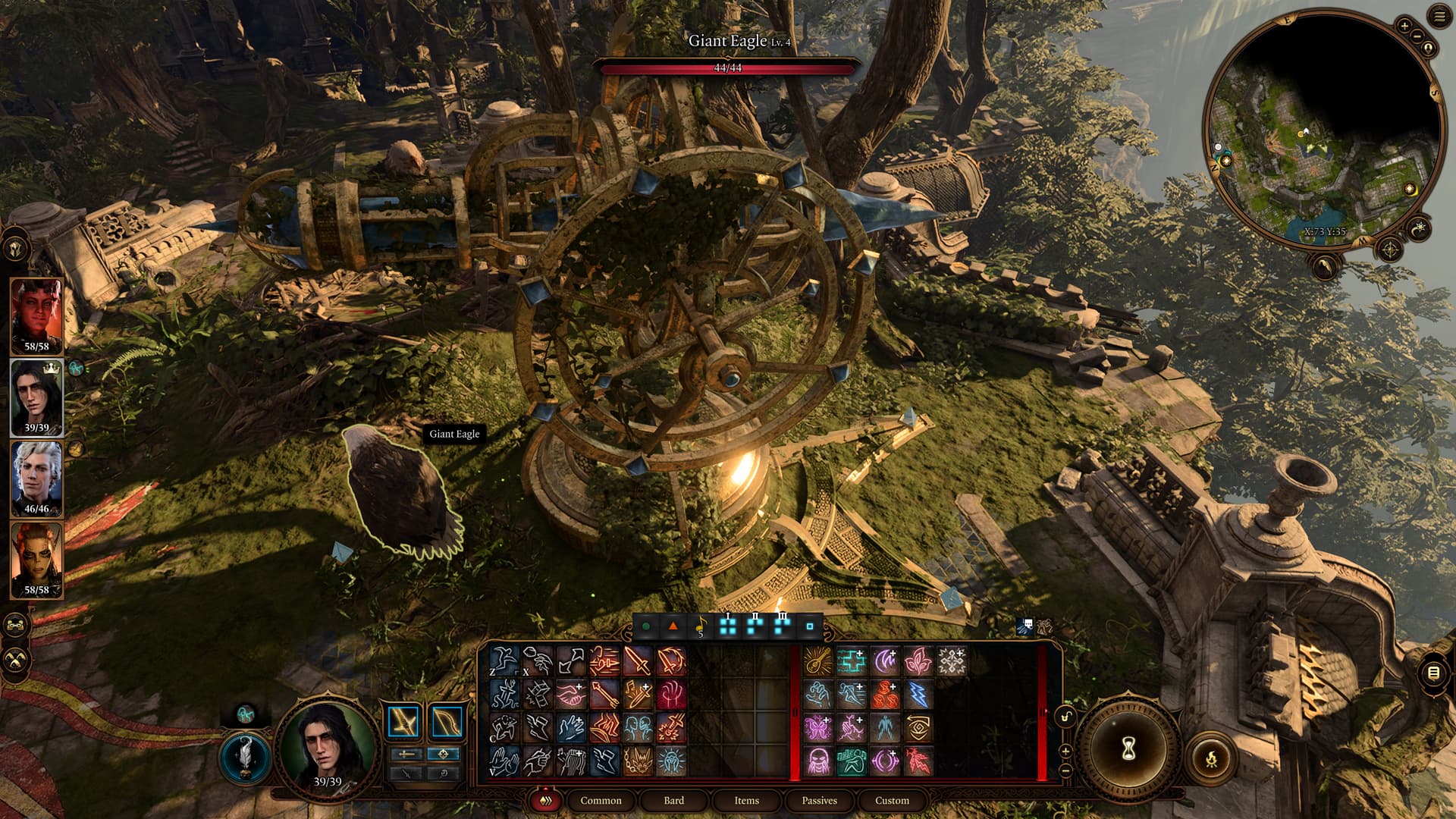1456x819 pixels.
Task: Select the white-haired companion portrait
Action: pos(36,478)
